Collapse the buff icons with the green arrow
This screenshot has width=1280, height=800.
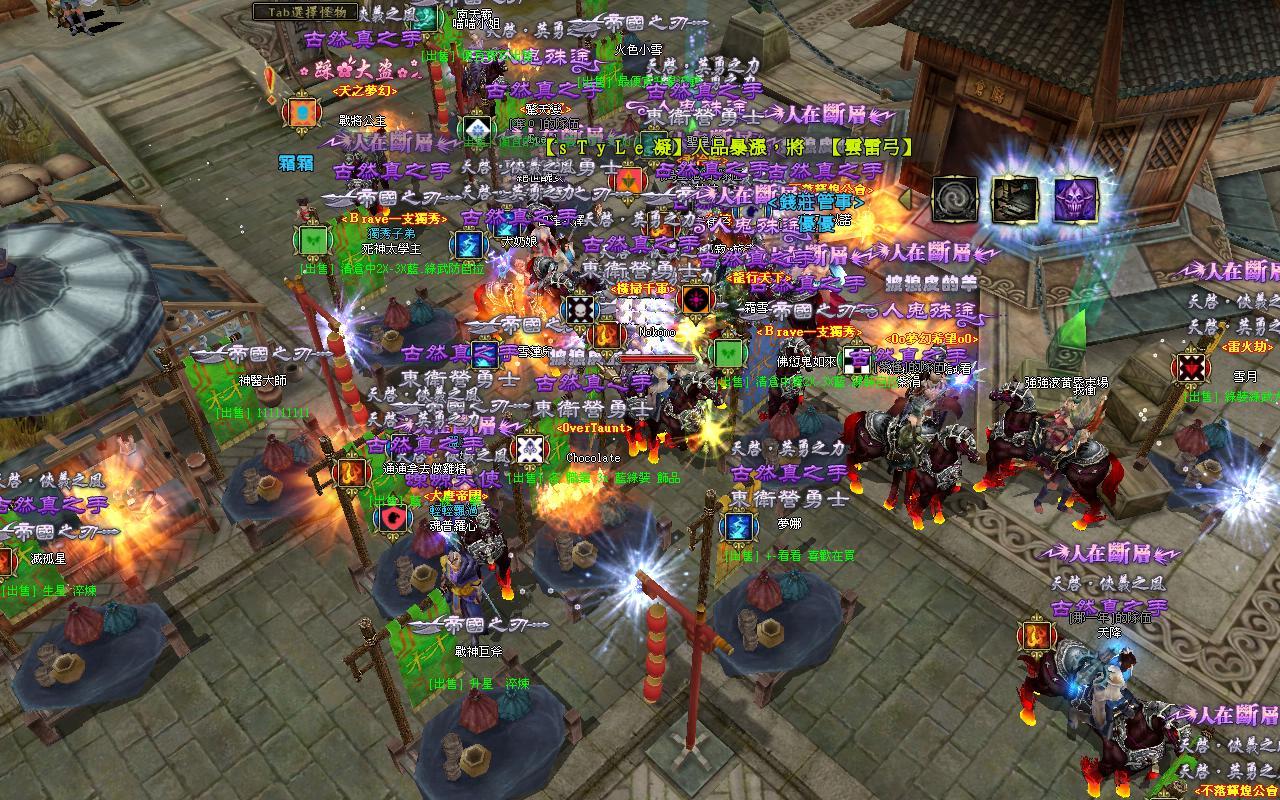point(907,200)
